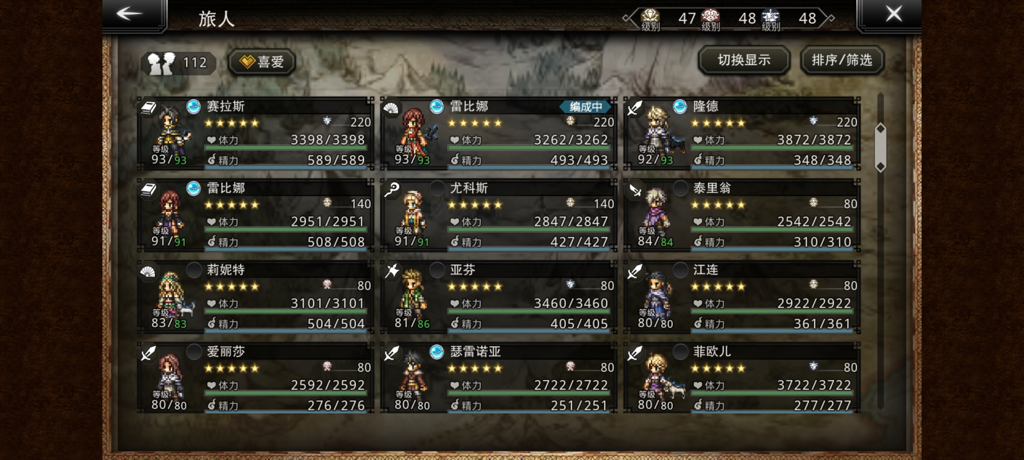The image size is (1024, 460).
Task: Select traveler 菲欧儿
Action: [741, 378]
